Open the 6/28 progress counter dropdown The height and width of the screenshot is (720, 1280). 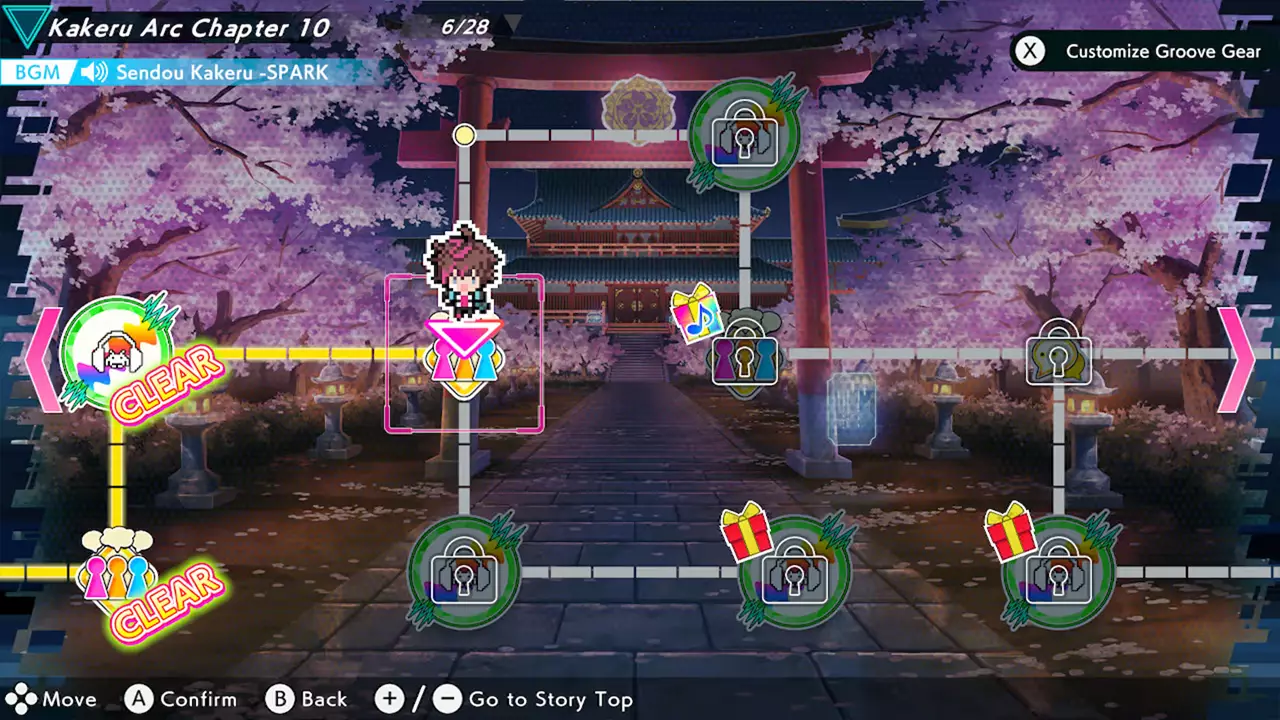point(469,27)
